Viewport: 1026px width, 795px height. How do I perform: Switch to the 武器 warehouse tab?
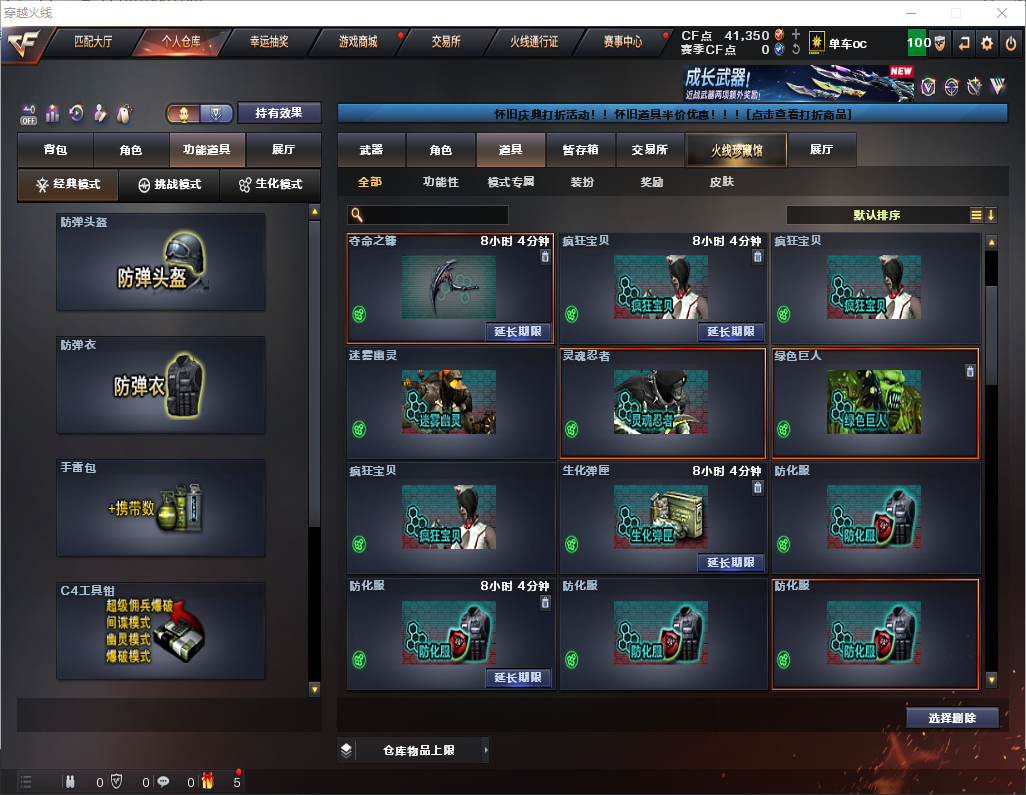coord(371,150)
